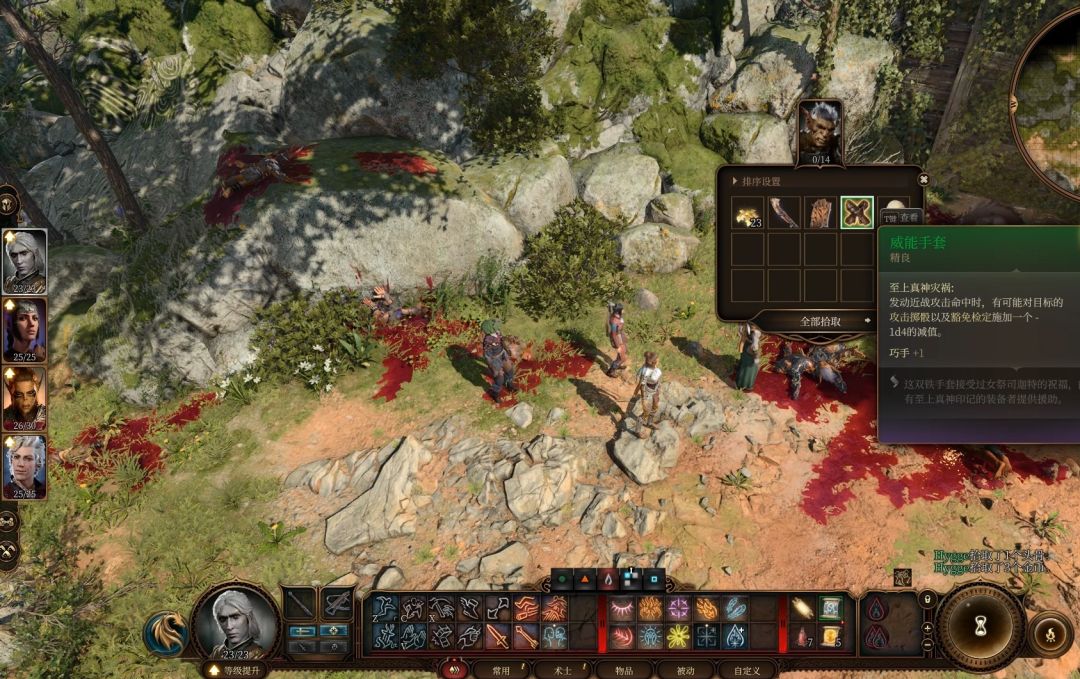Image resolution: width=1080 pixels, height=679 pixels.
Task: Toggle the hotbar padlock lock icon
Action: click(927, 599)
